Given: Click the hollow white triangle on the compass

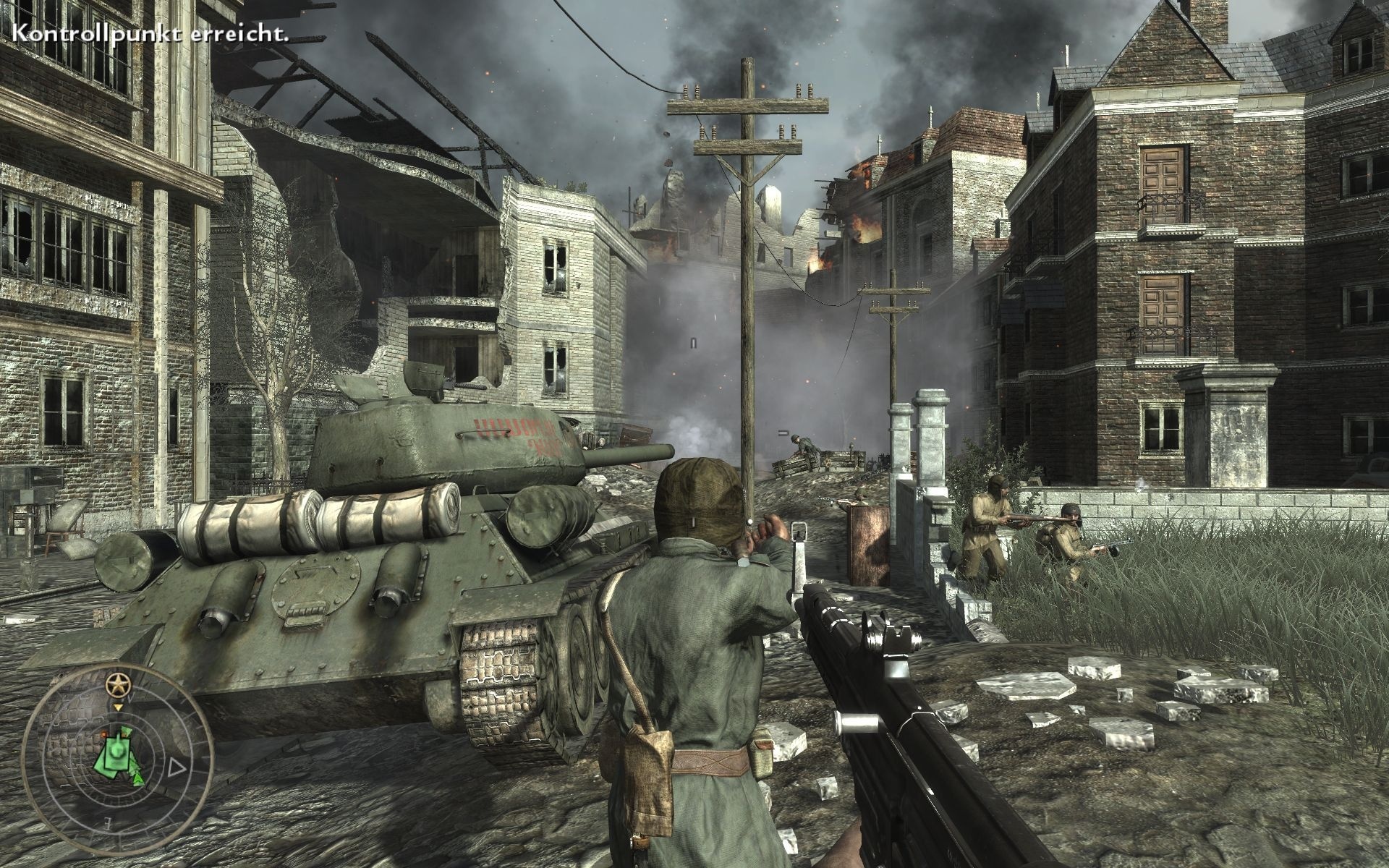Looking at the screenshot, I should [175, 767].
